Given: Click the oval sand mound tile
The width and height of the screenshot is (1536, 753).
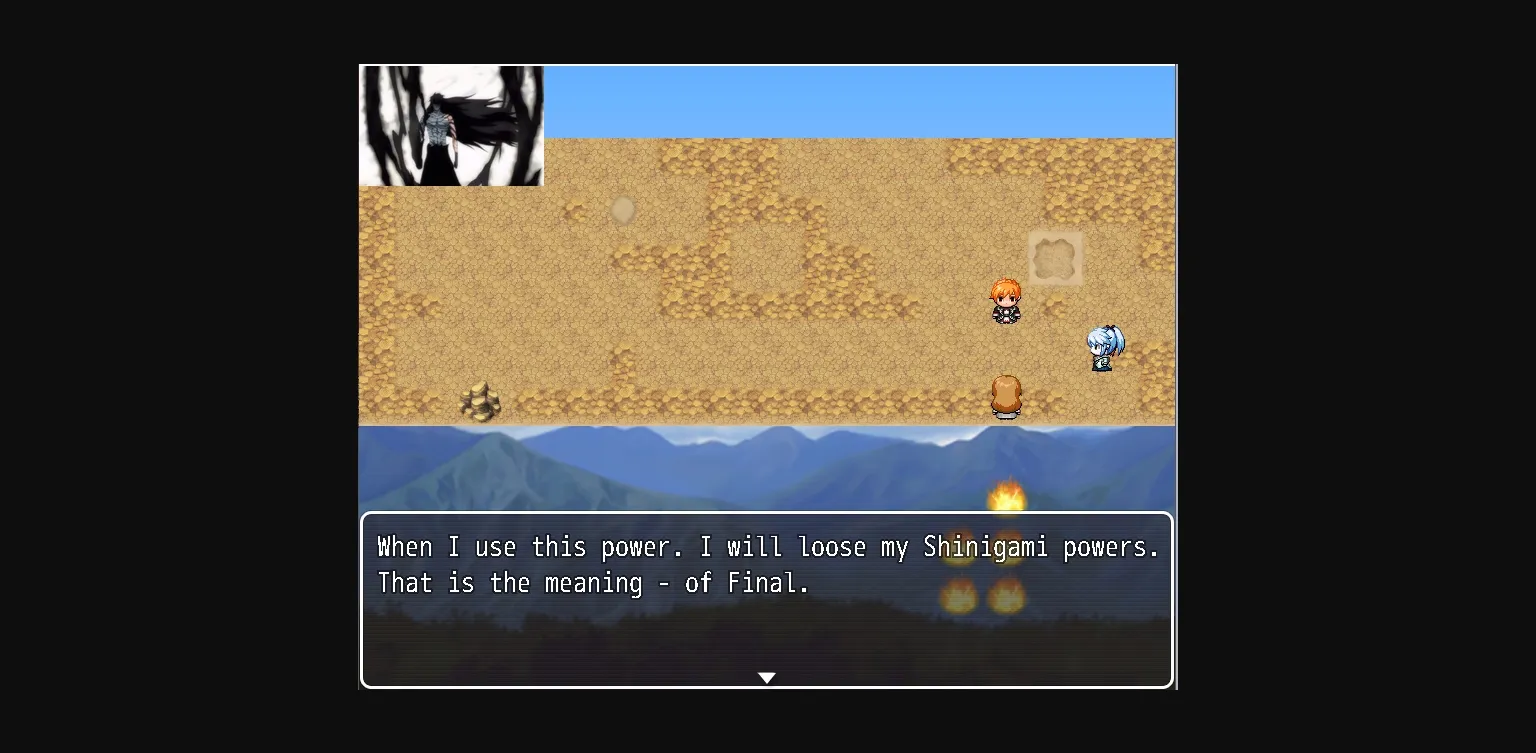Looking at the screenshot, I should (622, 209).
